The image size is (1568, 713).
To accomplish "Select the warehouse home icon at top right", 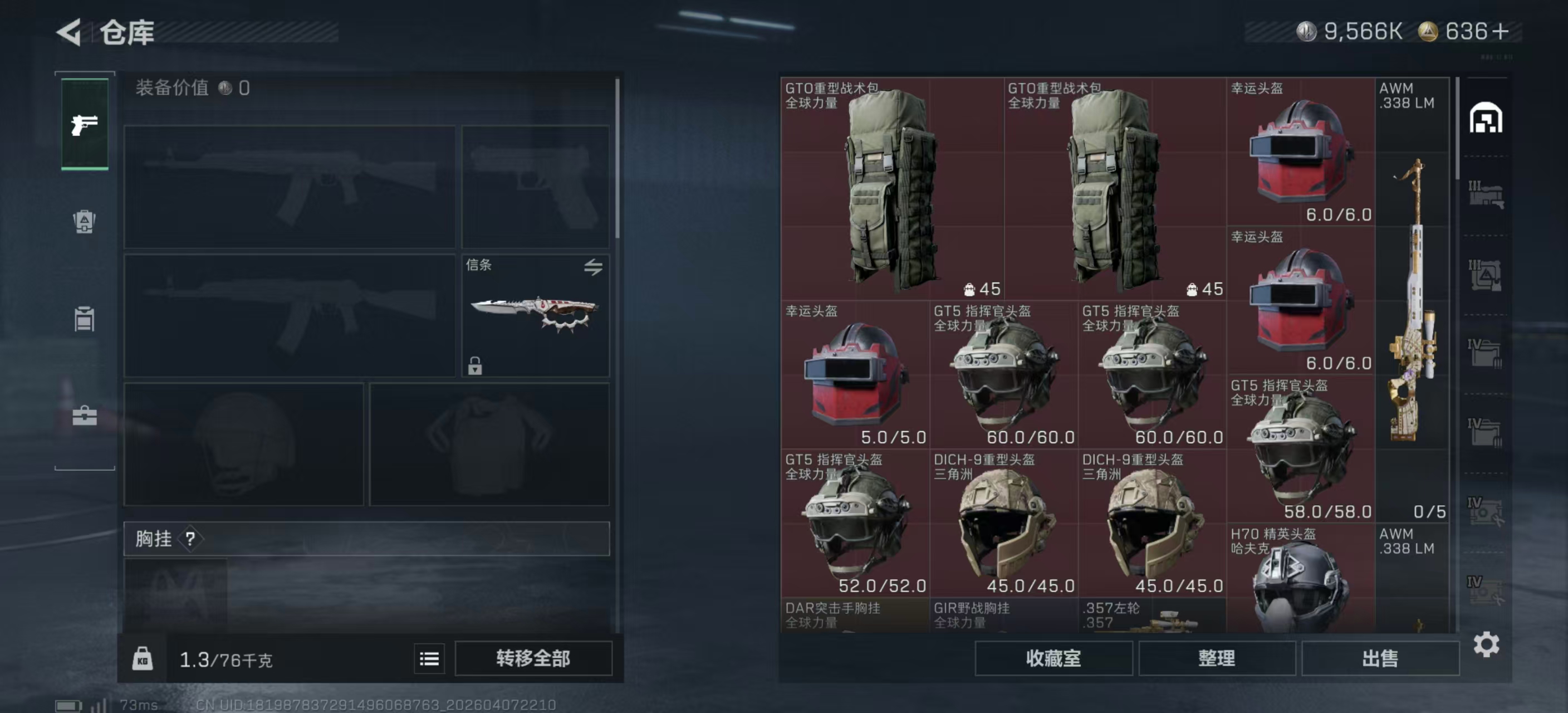I will 1486,119.
